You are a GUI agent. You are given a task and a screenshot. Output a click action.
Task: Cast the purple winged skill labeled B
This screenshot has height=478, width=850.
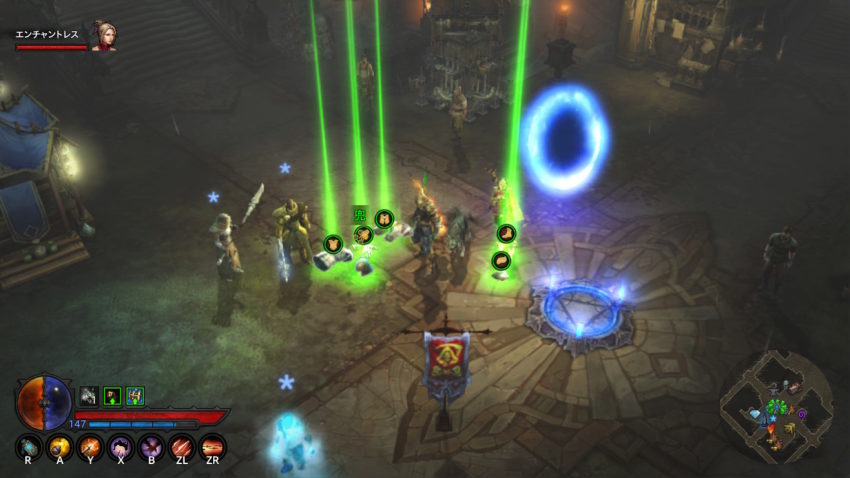click(151, 446)
